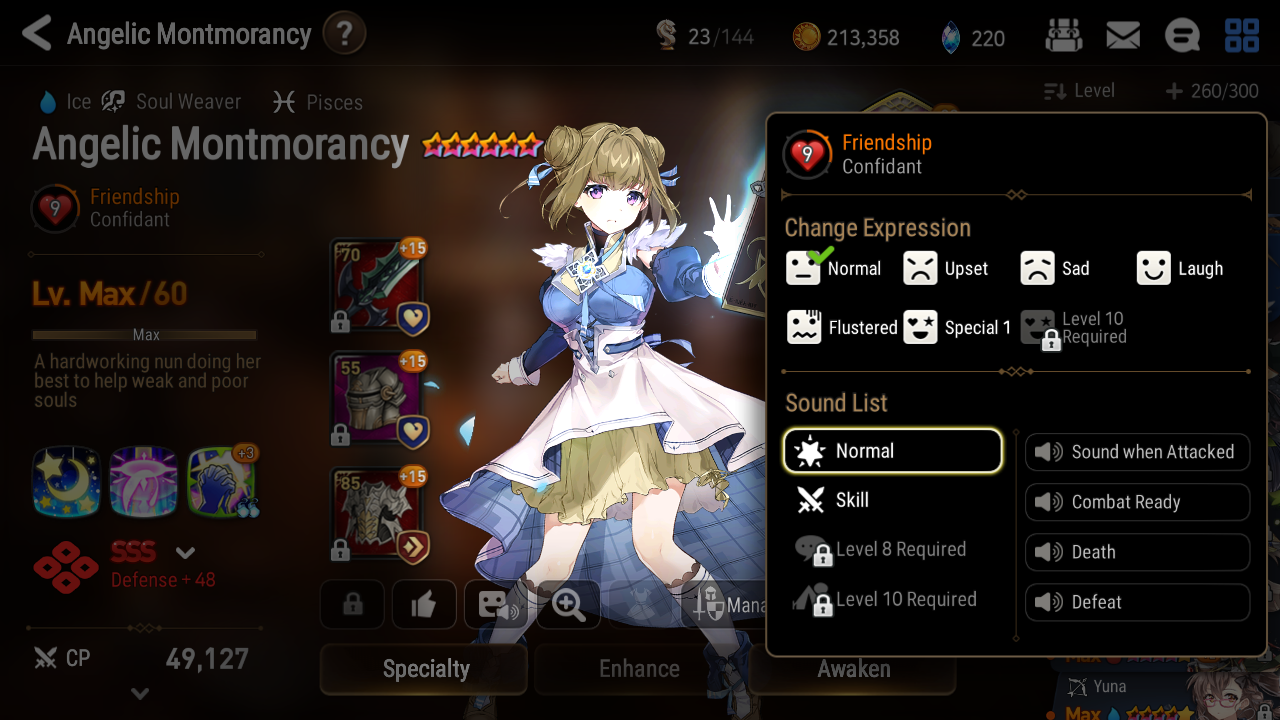
Task: Expand the Defense imprint details chevron
Action: pyautogui.click(x=185, y=551)
